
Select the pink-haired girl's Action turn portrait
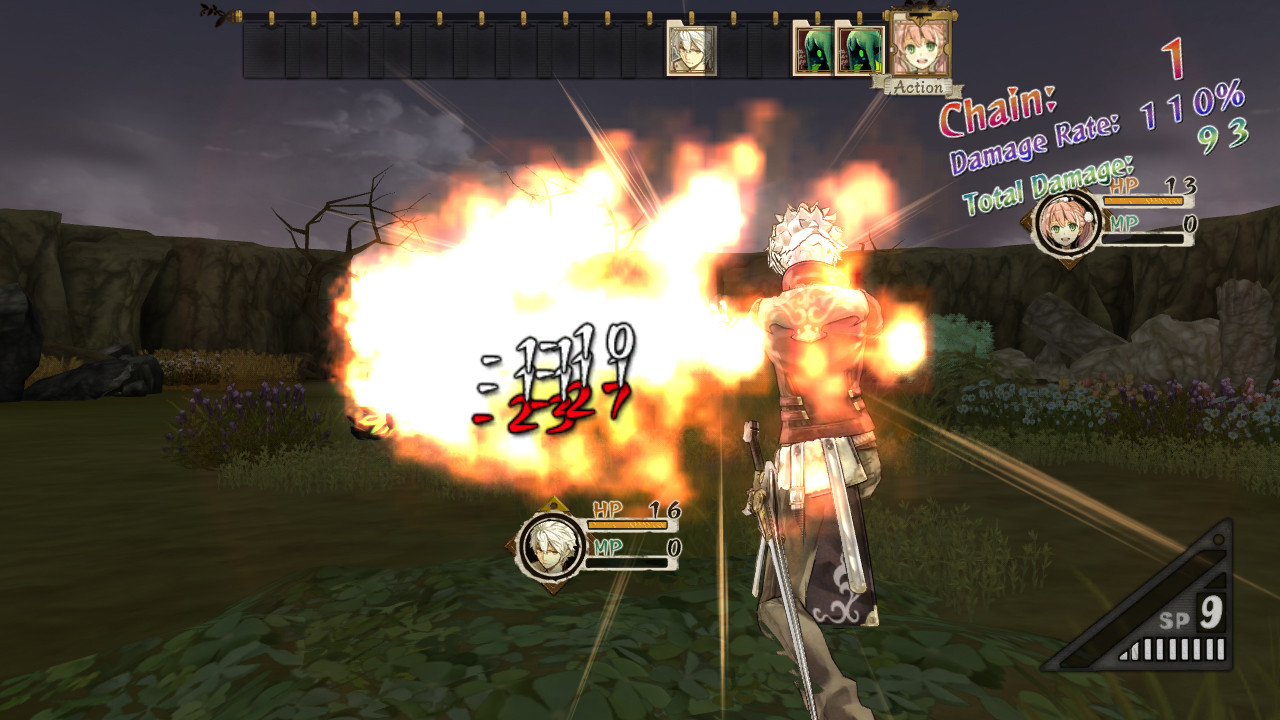coord(918,45)
